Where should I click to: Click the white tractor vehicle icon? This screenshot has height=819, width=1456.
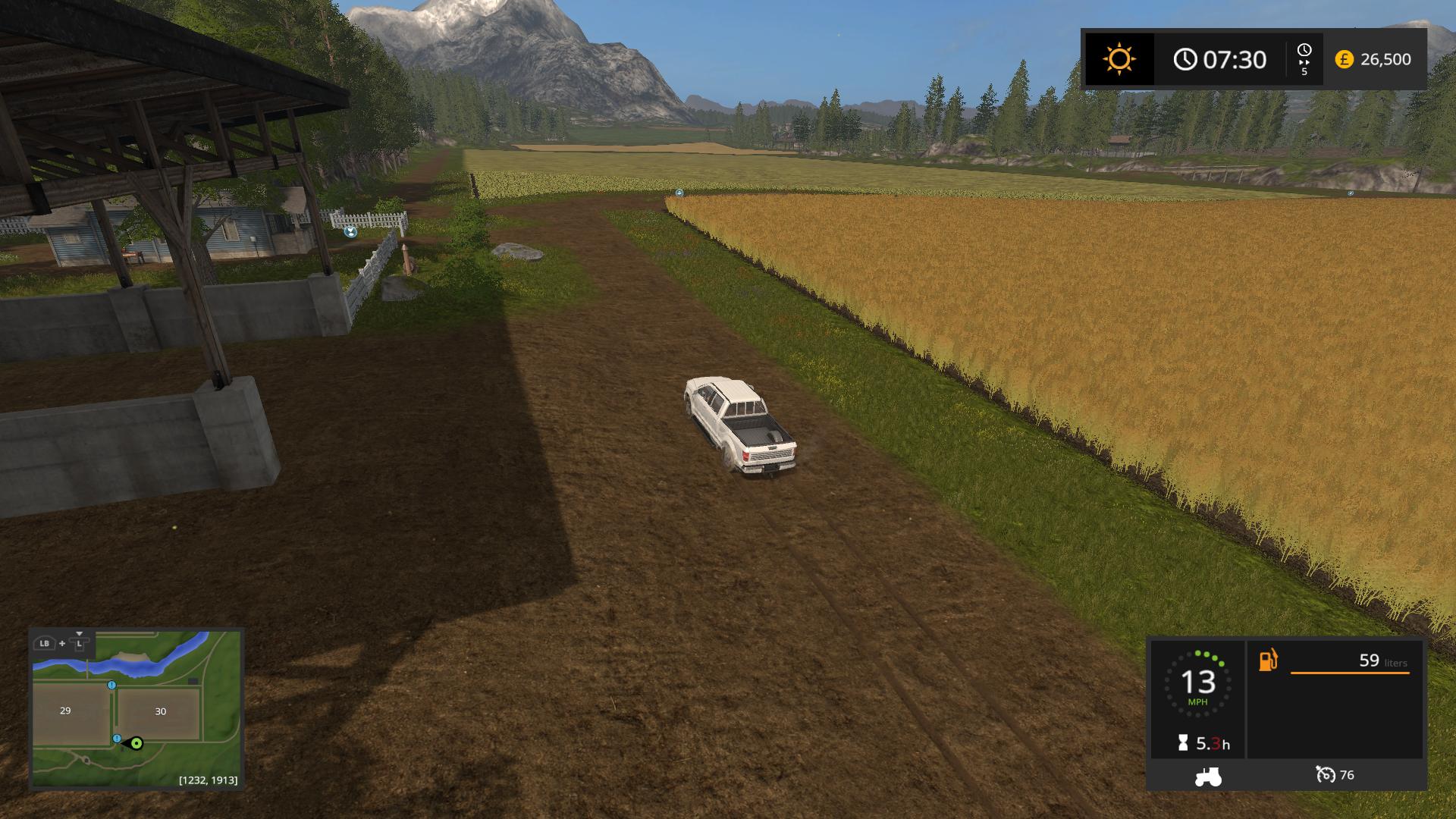coord(1207,776)
